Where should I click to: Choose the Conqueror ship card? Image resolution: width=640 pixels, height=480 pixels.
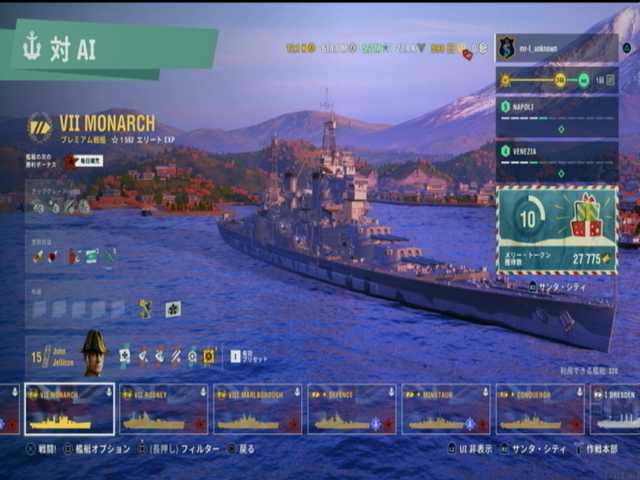coord(540,409)
